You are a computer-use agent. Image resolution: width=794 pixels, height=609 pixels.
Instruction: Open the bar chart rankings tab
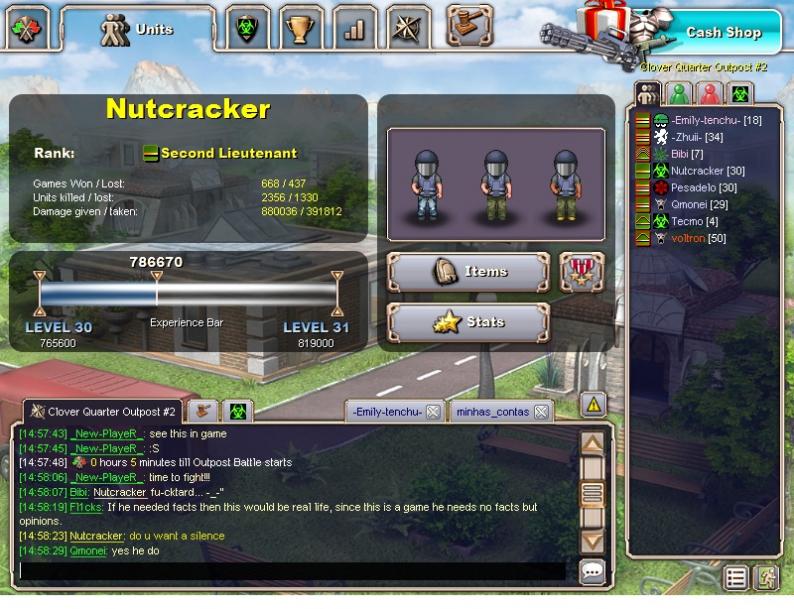(x=354, y=29)
